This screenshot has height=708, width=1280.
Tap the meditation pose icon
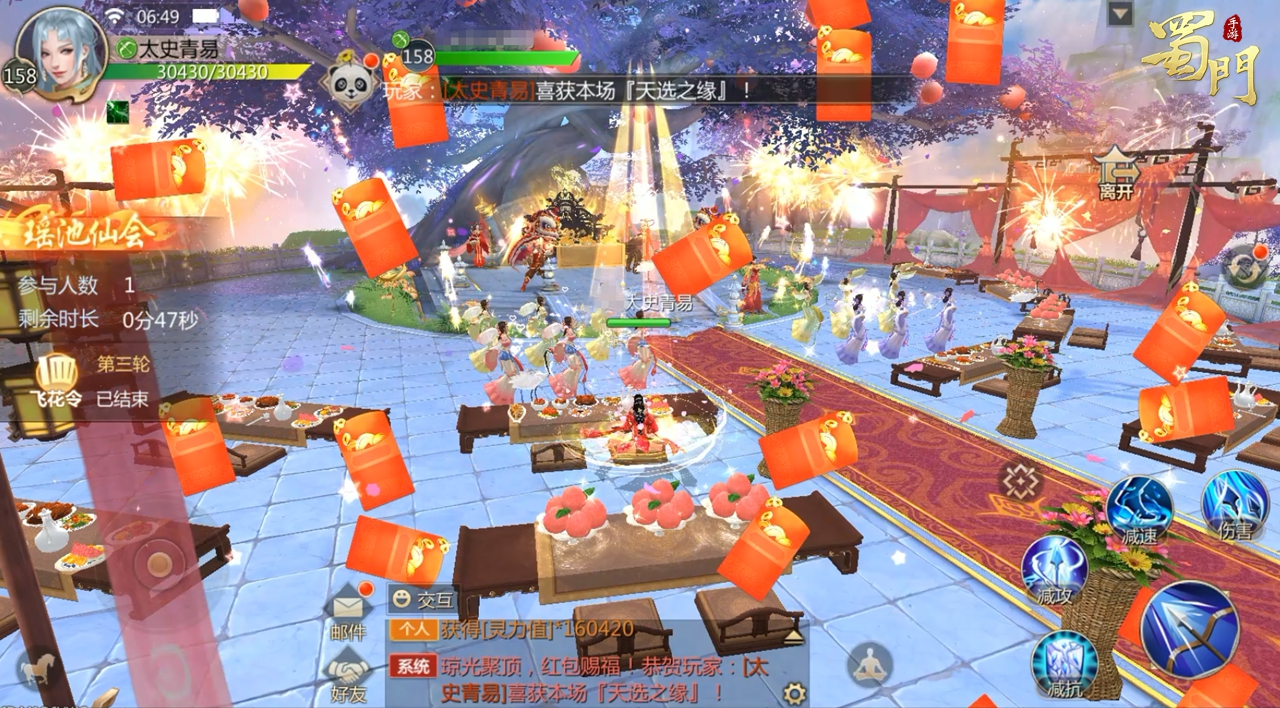click(869, 664)
